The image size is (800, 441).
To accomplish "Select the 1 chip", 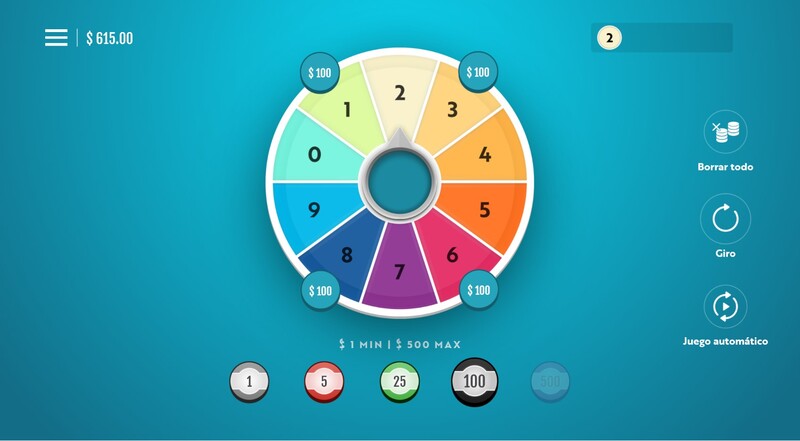I will point(249,381).
